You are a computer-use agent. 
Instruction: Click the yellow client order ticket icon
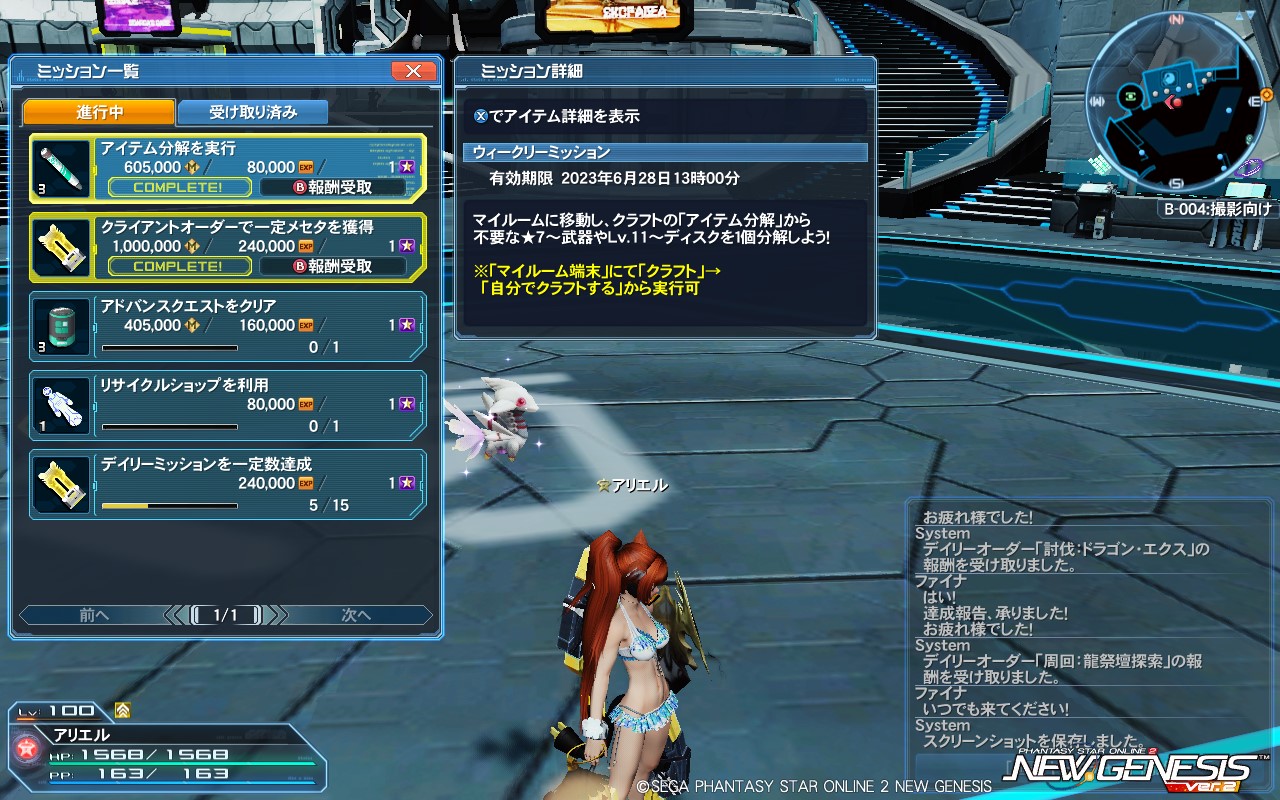click(x=61, y=246)
